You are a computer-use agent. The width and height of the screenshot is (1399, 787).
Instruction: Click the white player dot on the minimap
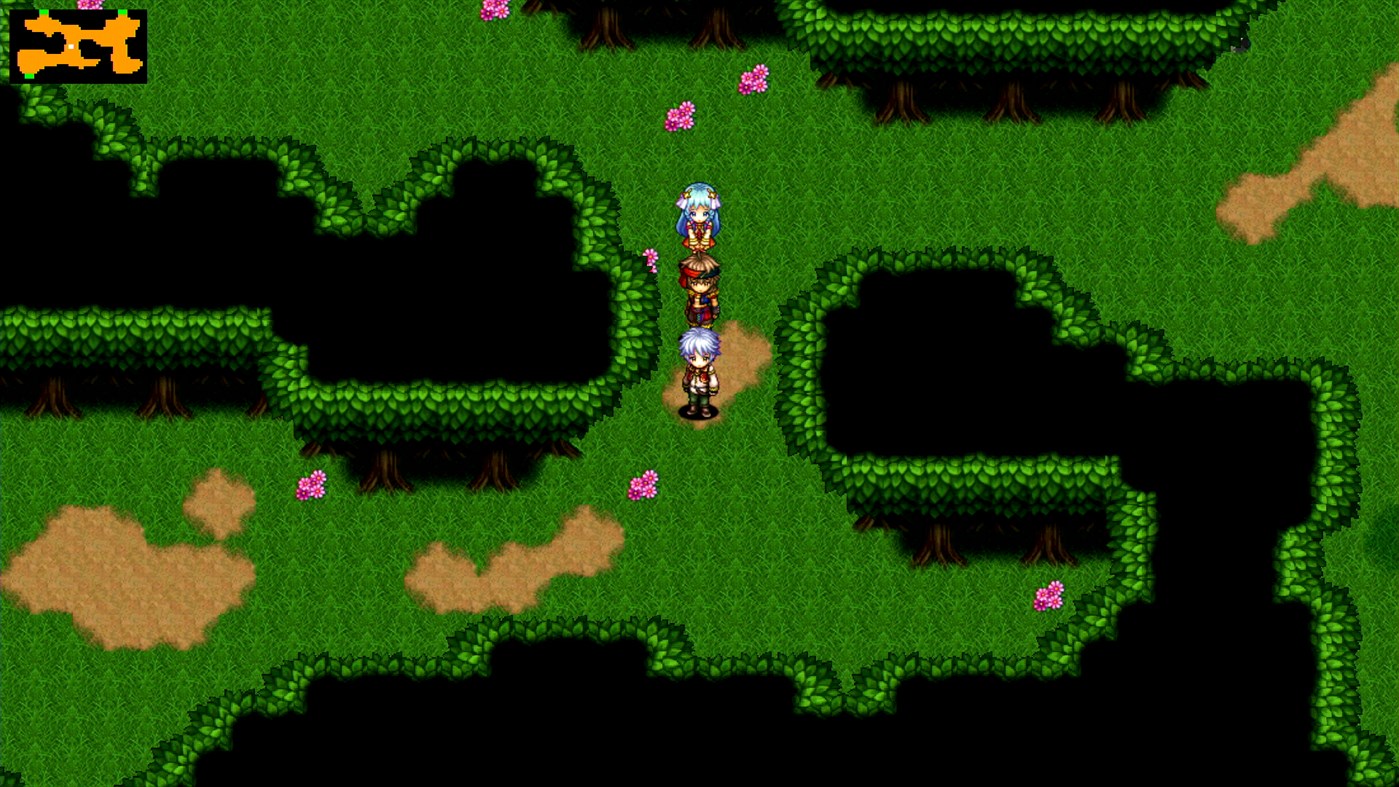71,46
